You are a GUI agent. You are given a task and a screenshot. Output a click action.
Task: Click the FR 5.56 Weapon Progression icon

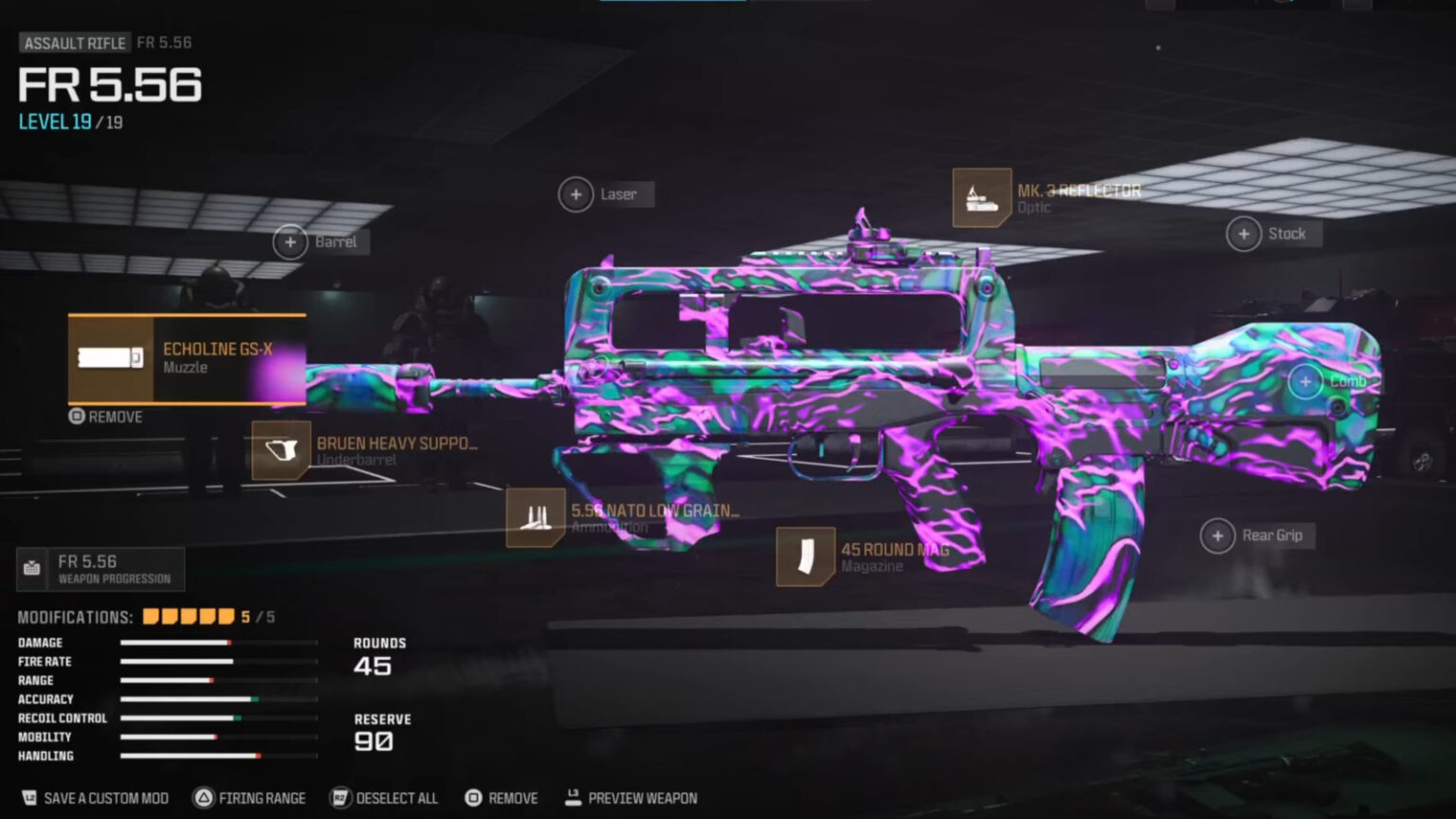[x=29, y=569]
